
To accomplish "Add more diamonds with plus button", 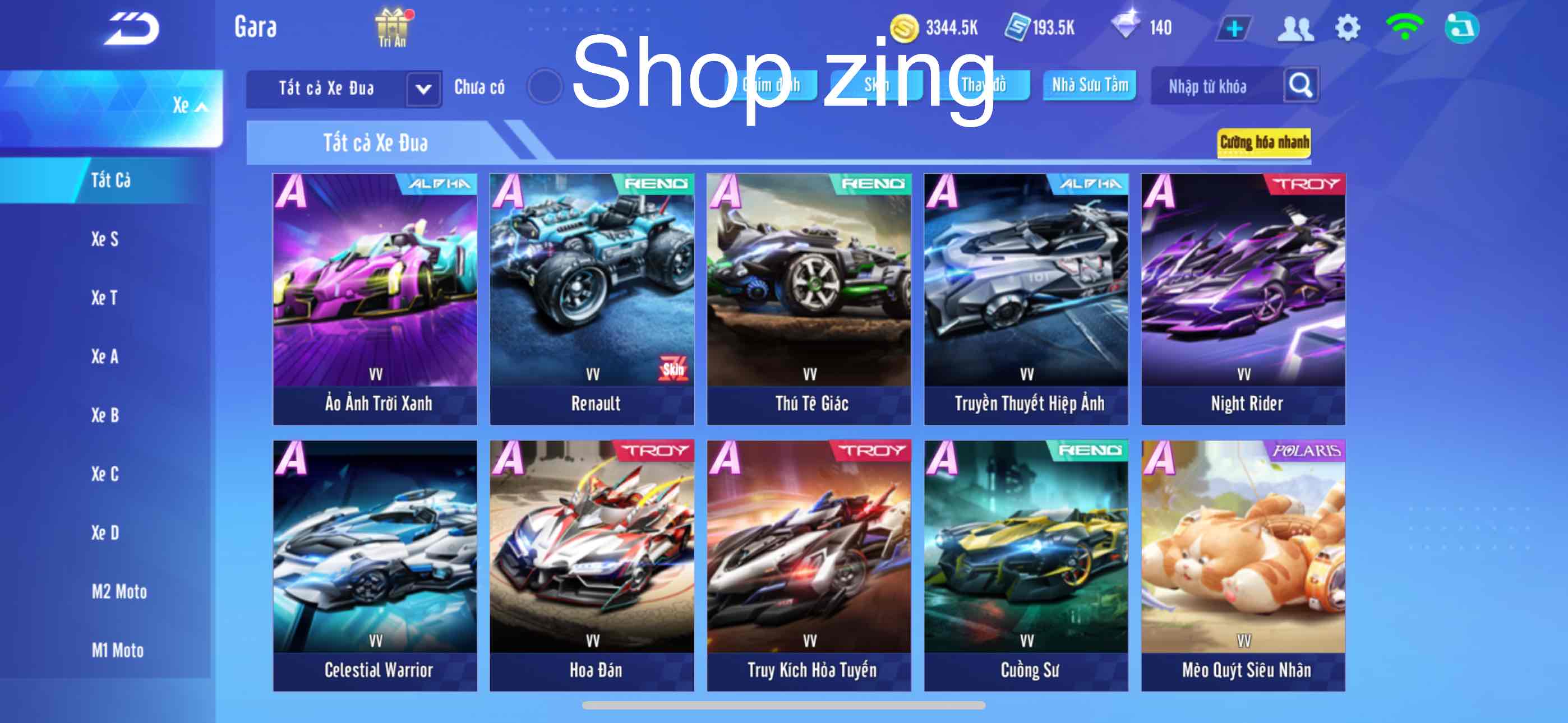I will coord(1234,29).
